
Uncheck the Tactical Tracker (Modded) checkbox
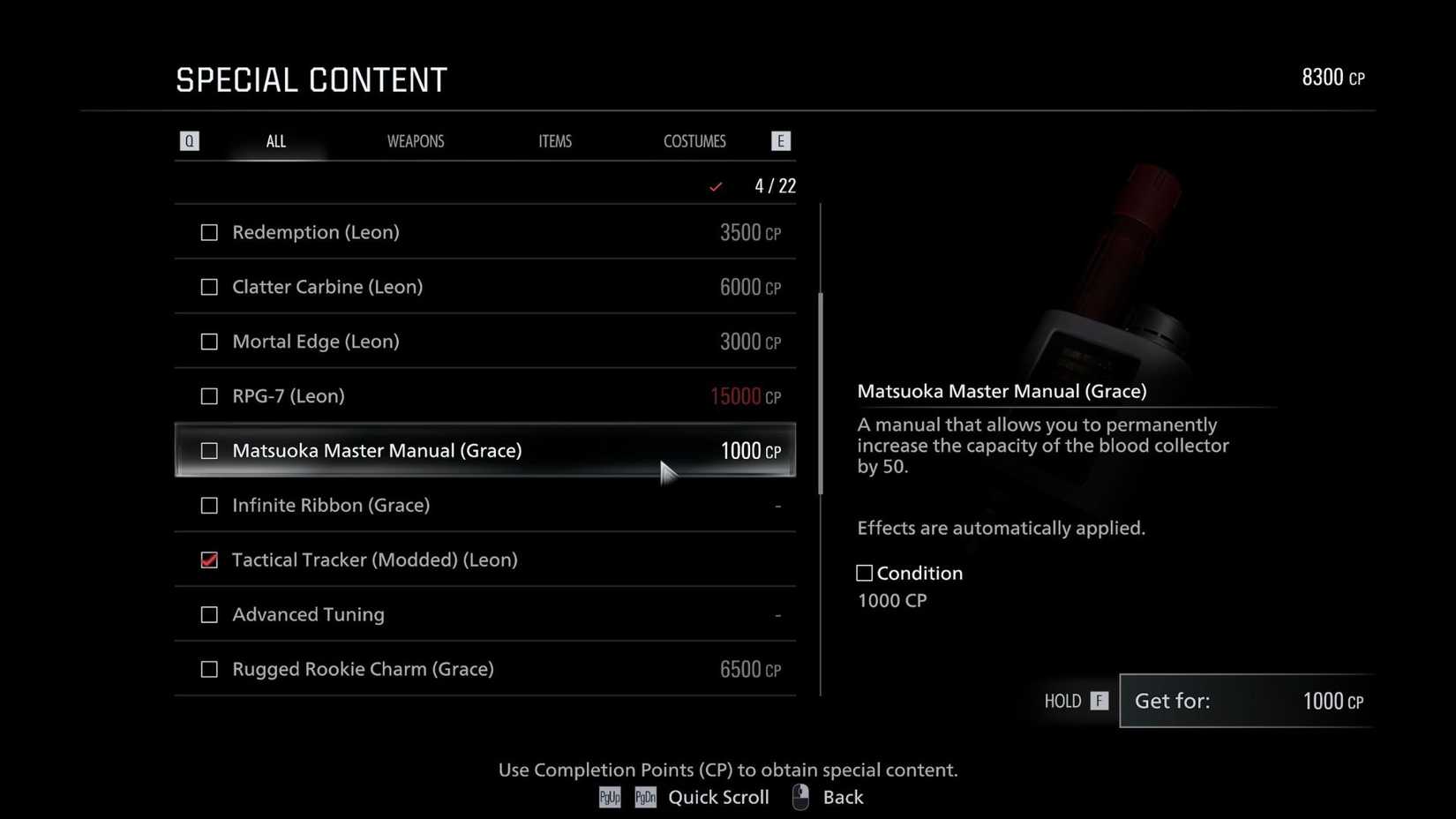click(x=209, y=560)
